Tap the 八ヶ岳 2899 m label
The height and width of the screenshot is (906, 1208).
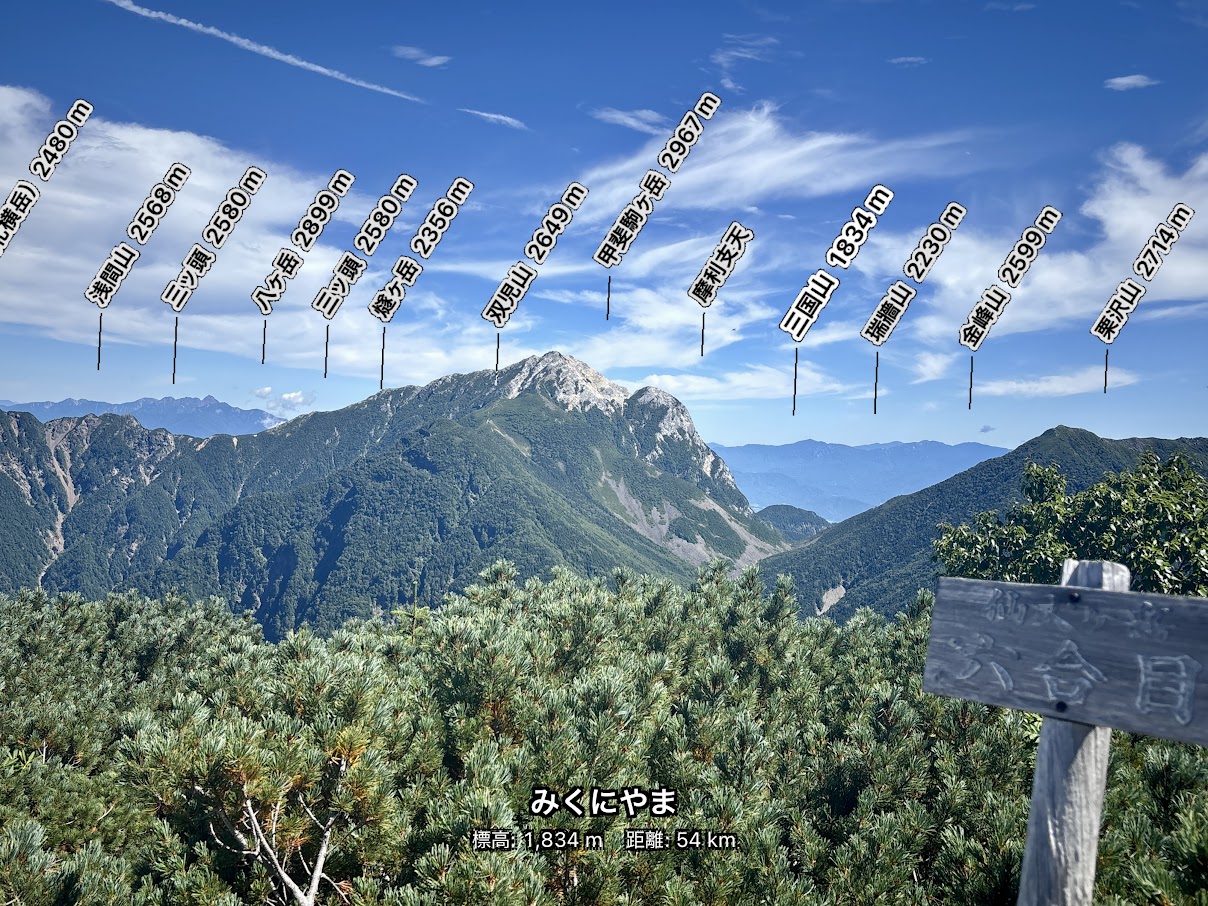303,242
